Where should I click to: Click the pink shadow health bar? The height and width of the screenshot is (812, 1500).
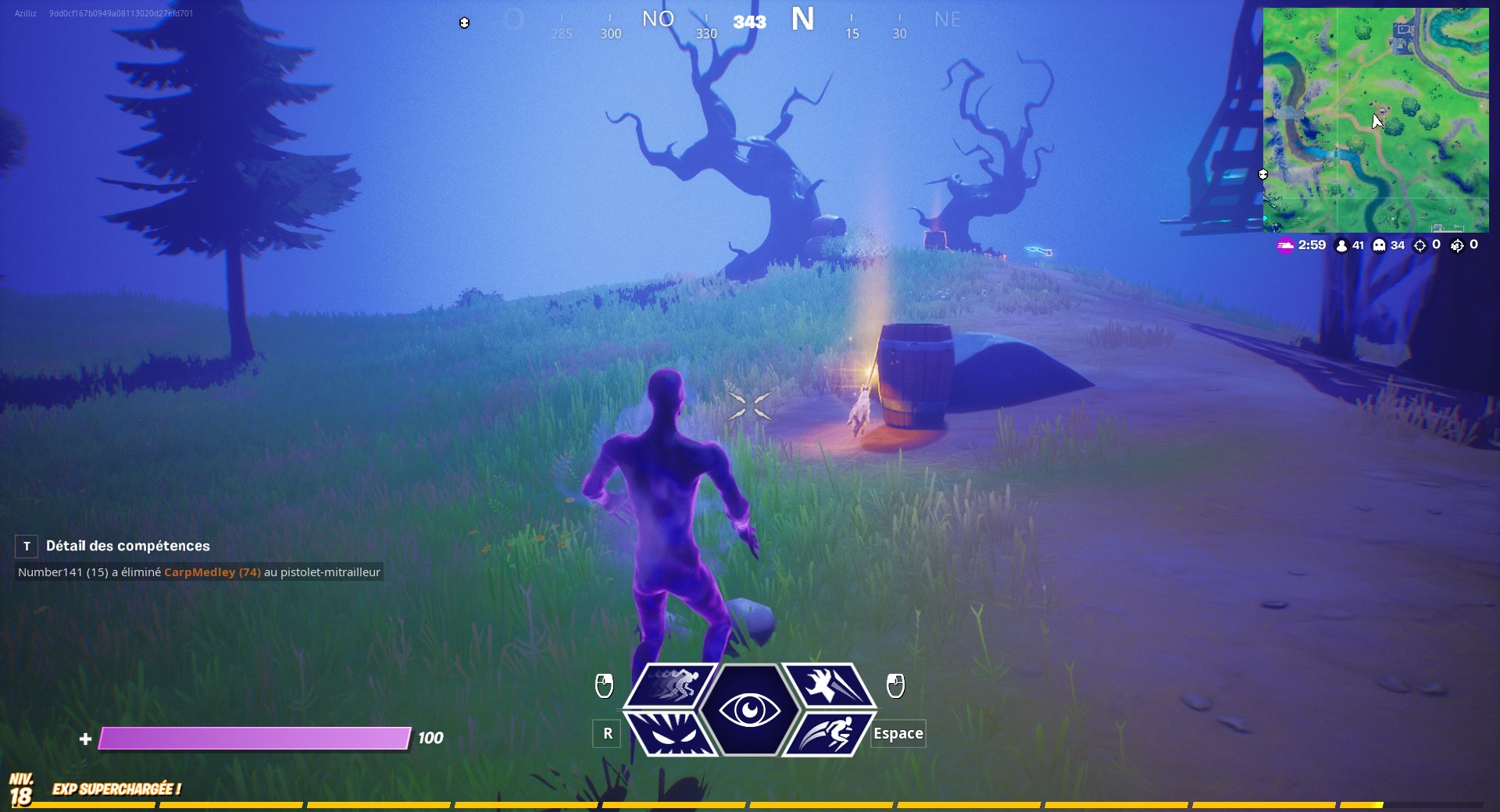[254, 739]
